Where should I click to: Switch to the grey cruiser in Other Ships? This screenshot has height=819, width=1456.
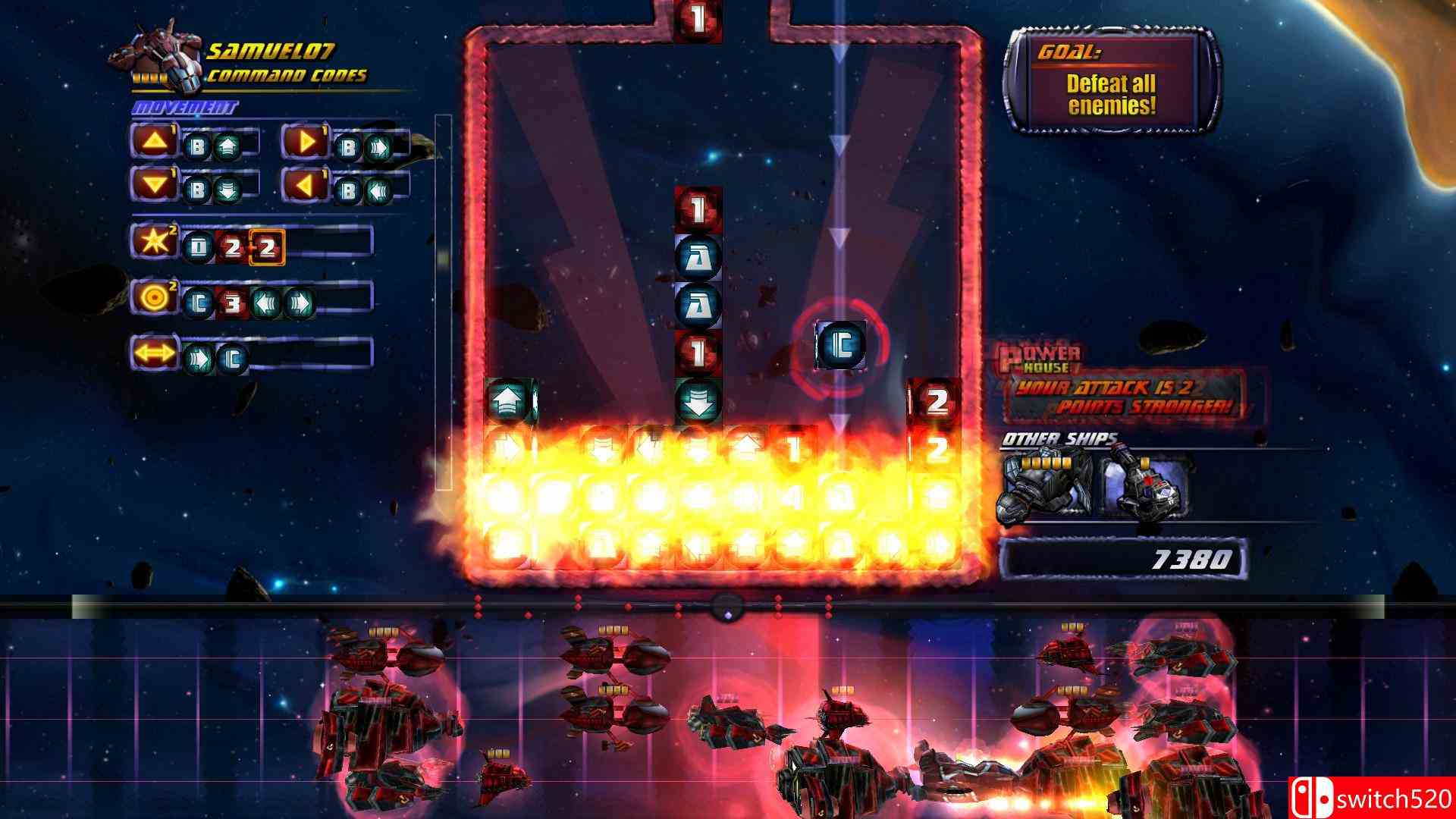pos(1045,486)
